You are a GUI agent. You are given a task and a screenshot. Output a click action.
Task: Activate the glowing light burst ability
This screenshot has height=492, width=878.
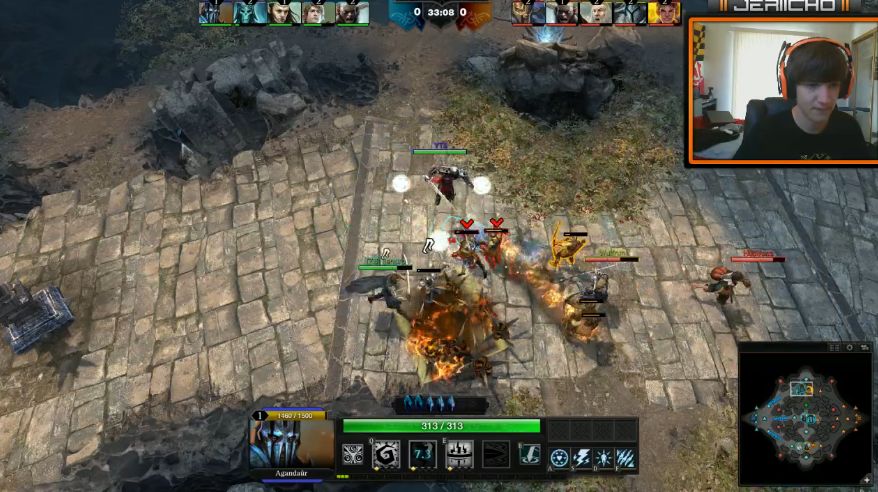[x=603, y=457]
